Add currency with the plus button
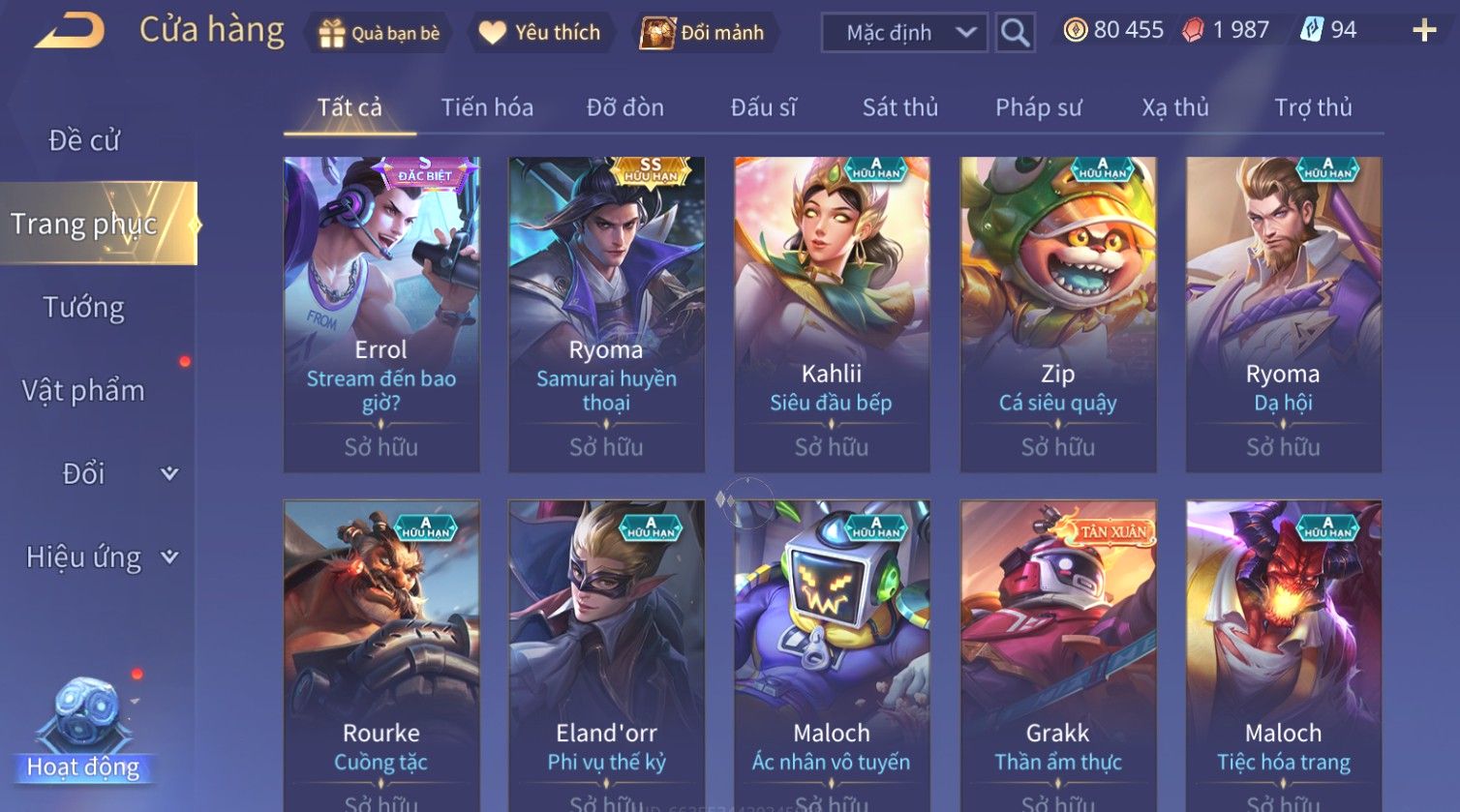Screen dimensions: 1460x812 coord(1424,31)
